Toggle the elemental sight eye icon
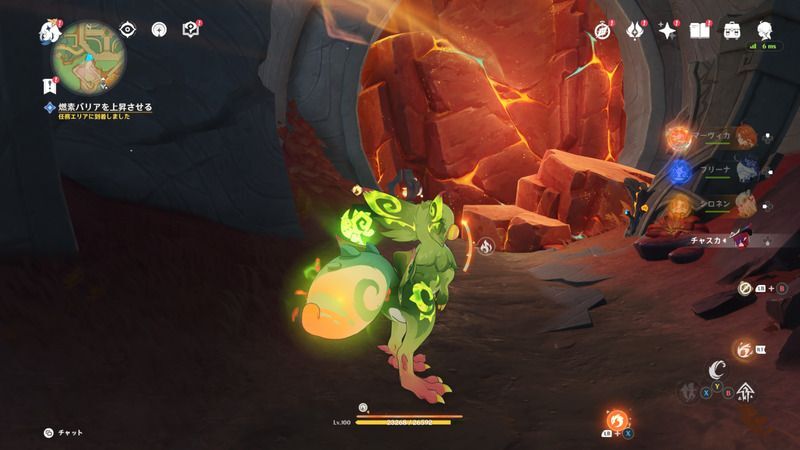The width and height of the screenshot is (800, 450). 127,29
